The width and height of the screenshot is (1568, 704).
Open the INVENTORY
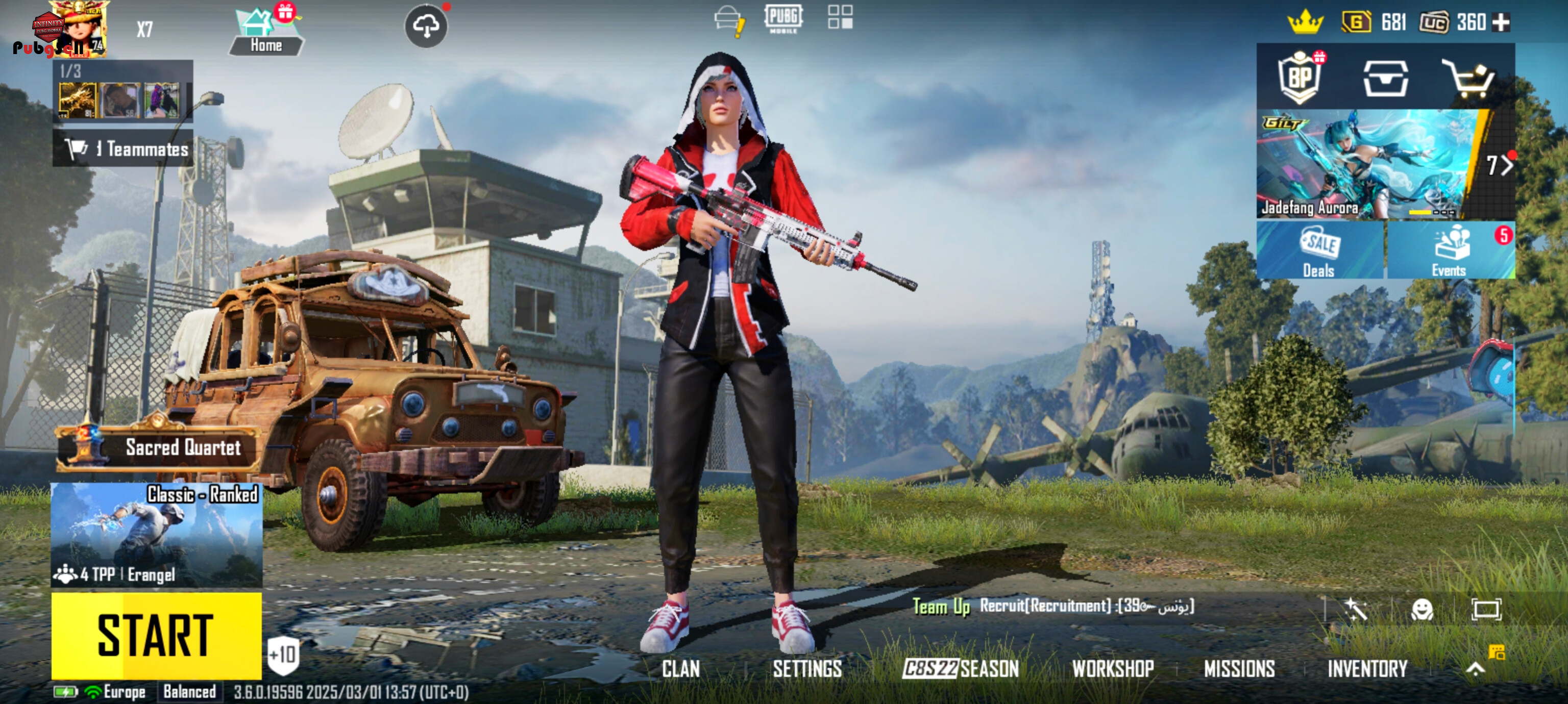coord(1367,669)
